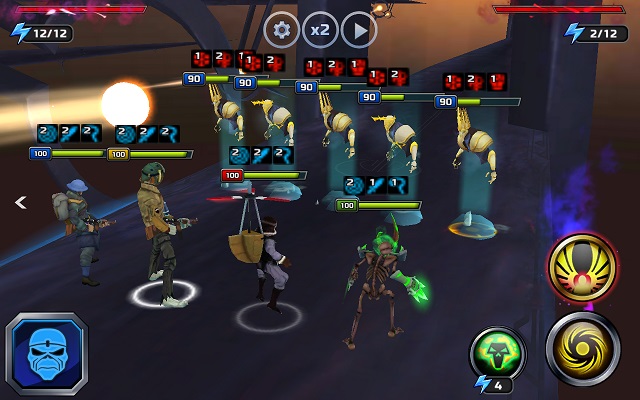The image size is (640, 400).
Task: Toggle the x2 battle speed
Action: pos(320,30)
